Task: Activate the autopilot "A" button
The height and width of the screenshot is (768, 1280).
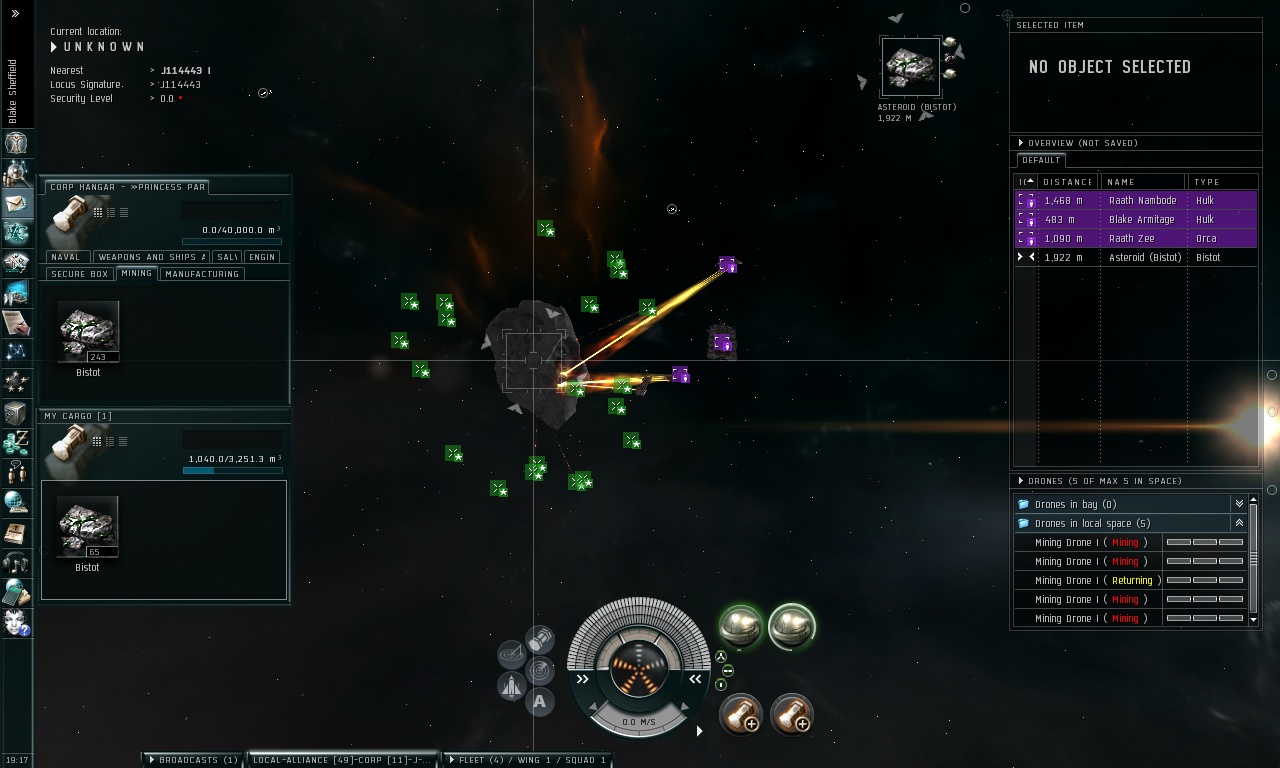Action: (x=540, y=701)
